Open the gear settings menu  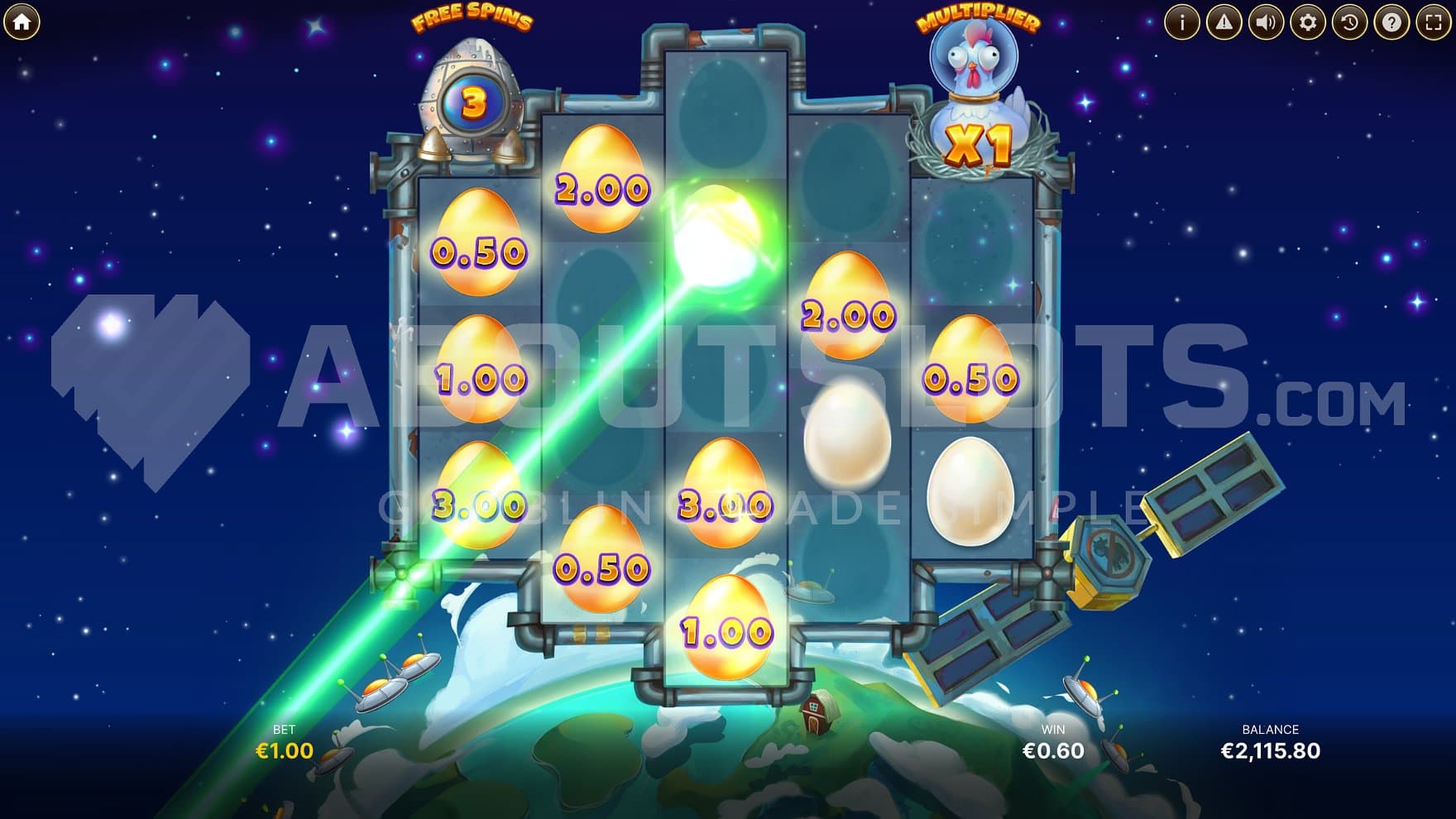1308,22
